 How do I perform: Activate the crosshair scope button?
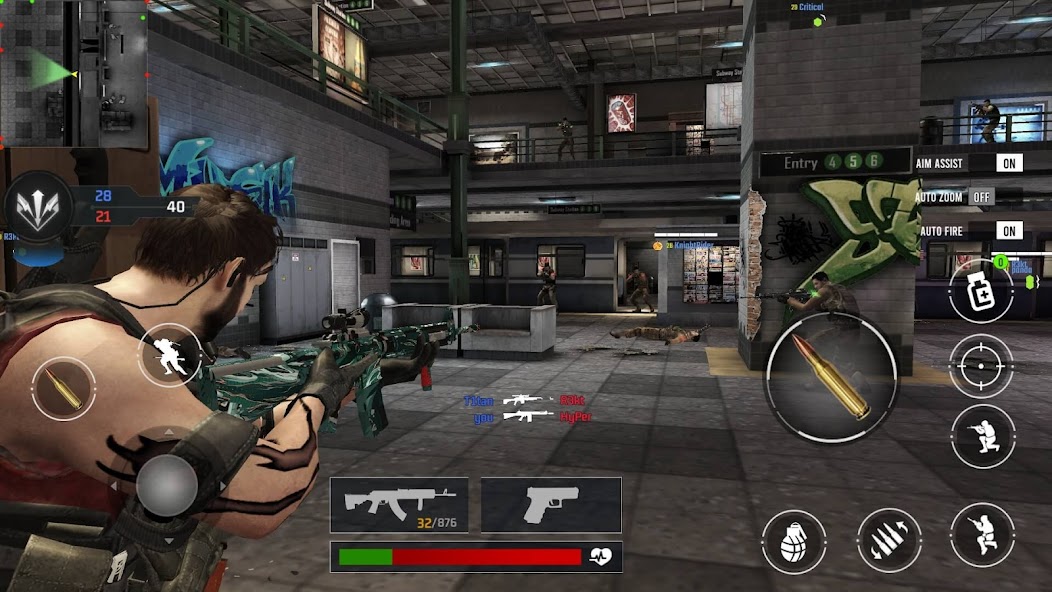point(981,367)
